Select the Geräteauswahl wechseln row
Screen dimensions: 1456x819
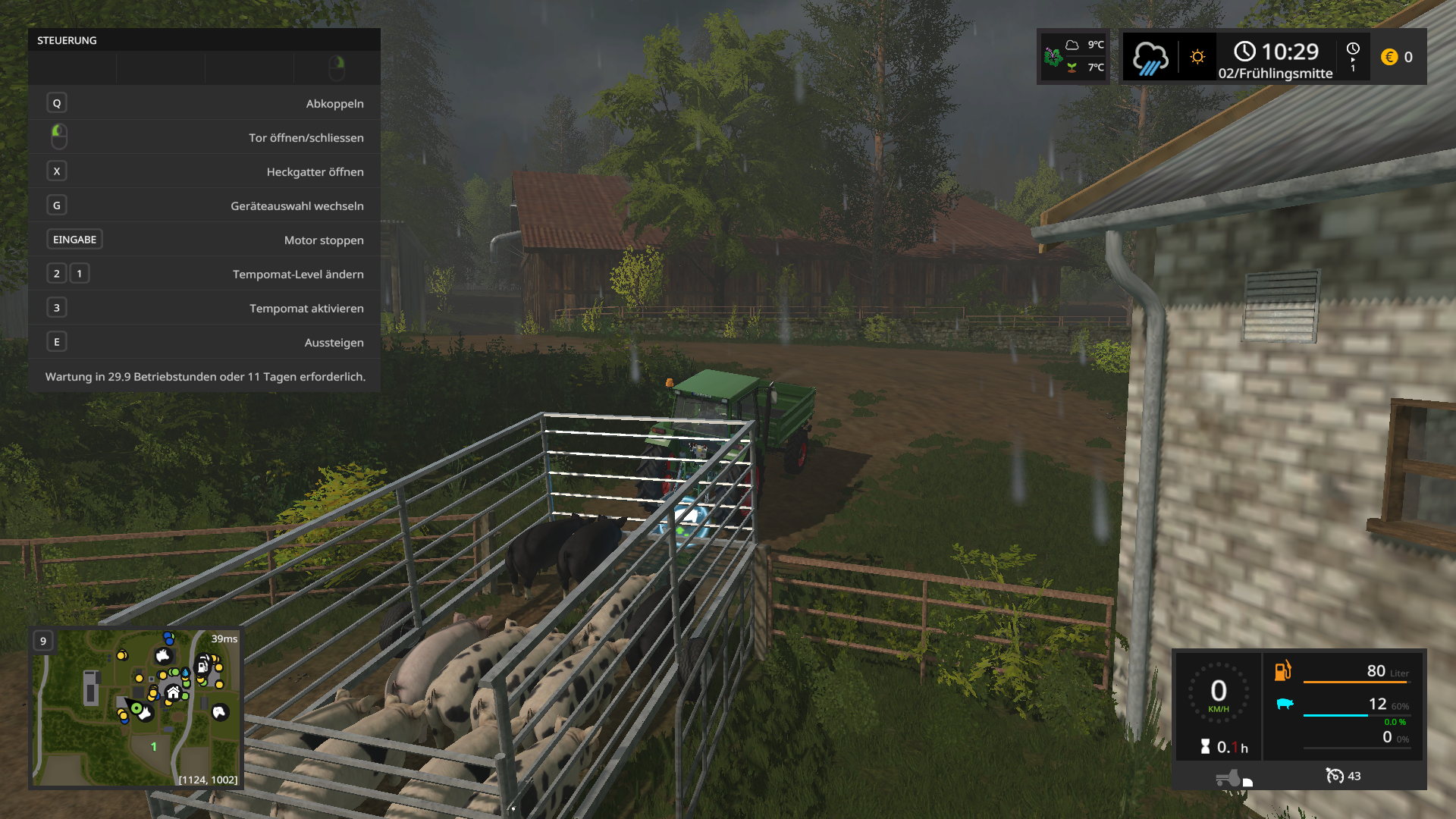[204, 206]
